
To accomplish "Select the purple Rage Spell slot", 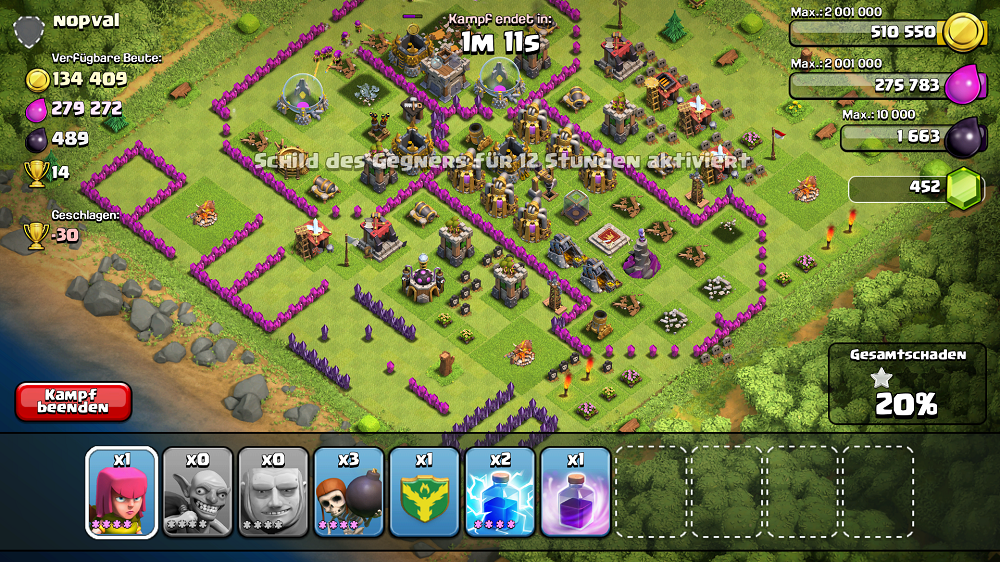I will click(575, 492).
